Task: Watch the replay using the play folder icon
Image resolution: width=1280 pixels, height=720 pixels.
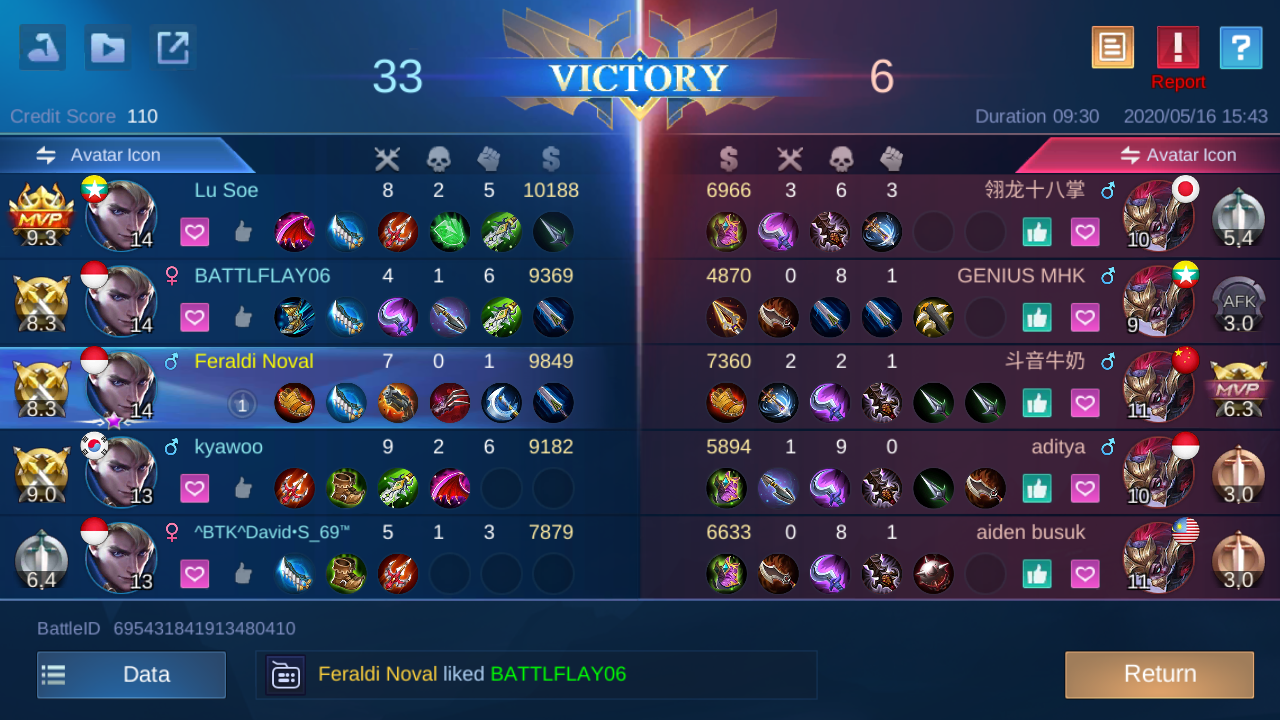Action: point(107,48)
